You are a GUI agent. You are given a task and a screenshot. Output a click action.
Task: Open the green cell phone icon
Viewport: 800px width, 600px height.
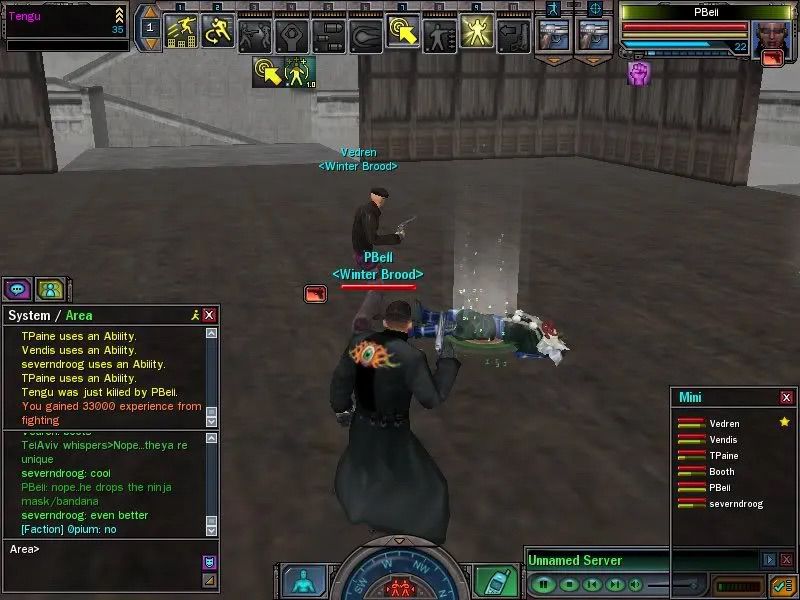pyautogui.click(x=491, y=581)
